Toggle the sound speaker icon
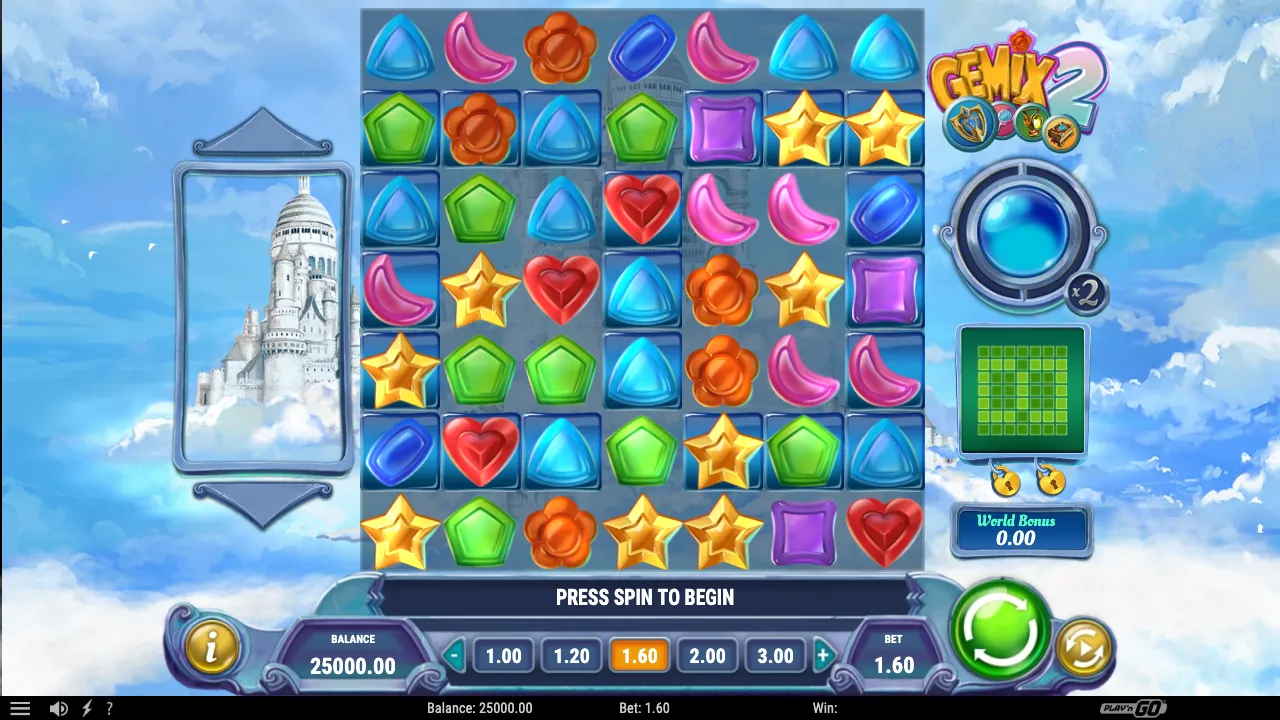 (x=59, y=708)
